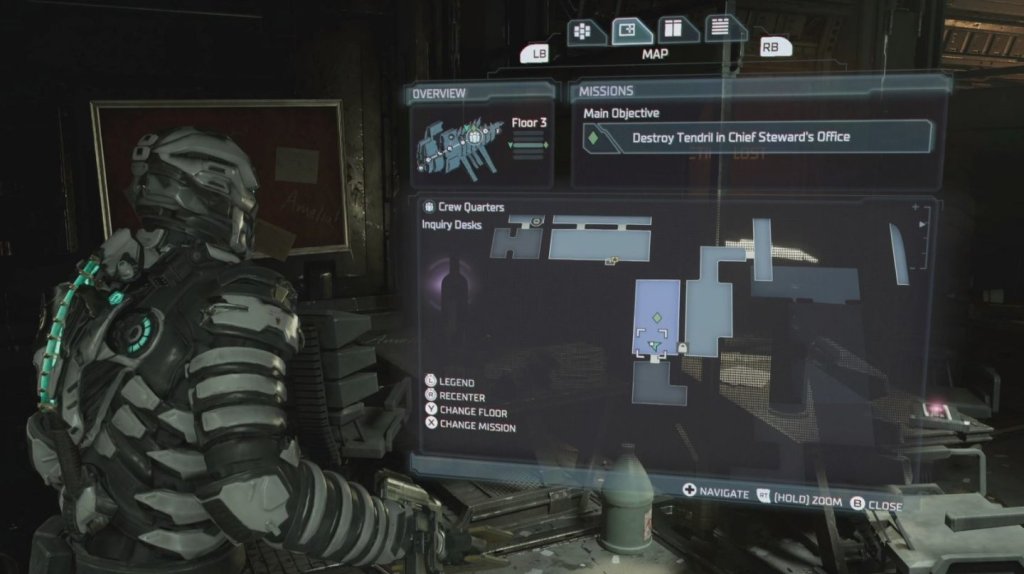Click the Crew Quarters location icon
The height and width of the screenshot is (574, 1024).
click(429, 207)
